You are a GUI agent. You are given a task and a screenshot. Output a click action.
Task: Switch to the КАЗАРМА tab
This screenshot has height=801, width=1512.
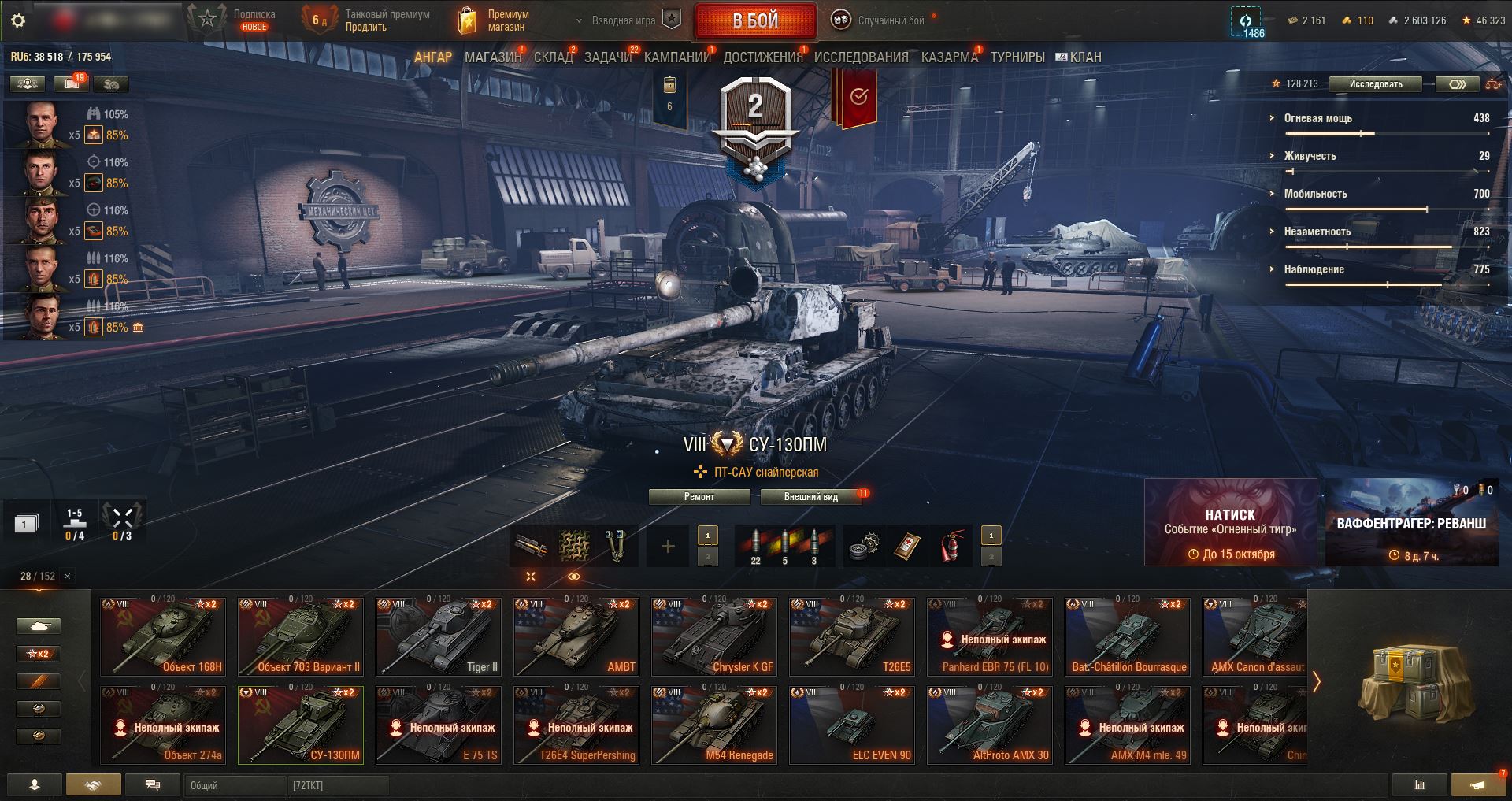pos(949,57)
